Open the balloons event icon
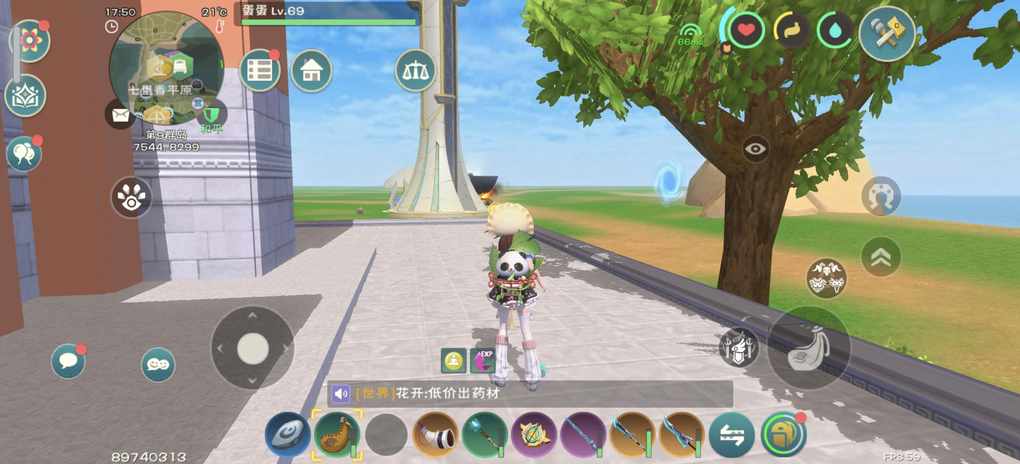 pyautogui.click(x=23, y=153)
